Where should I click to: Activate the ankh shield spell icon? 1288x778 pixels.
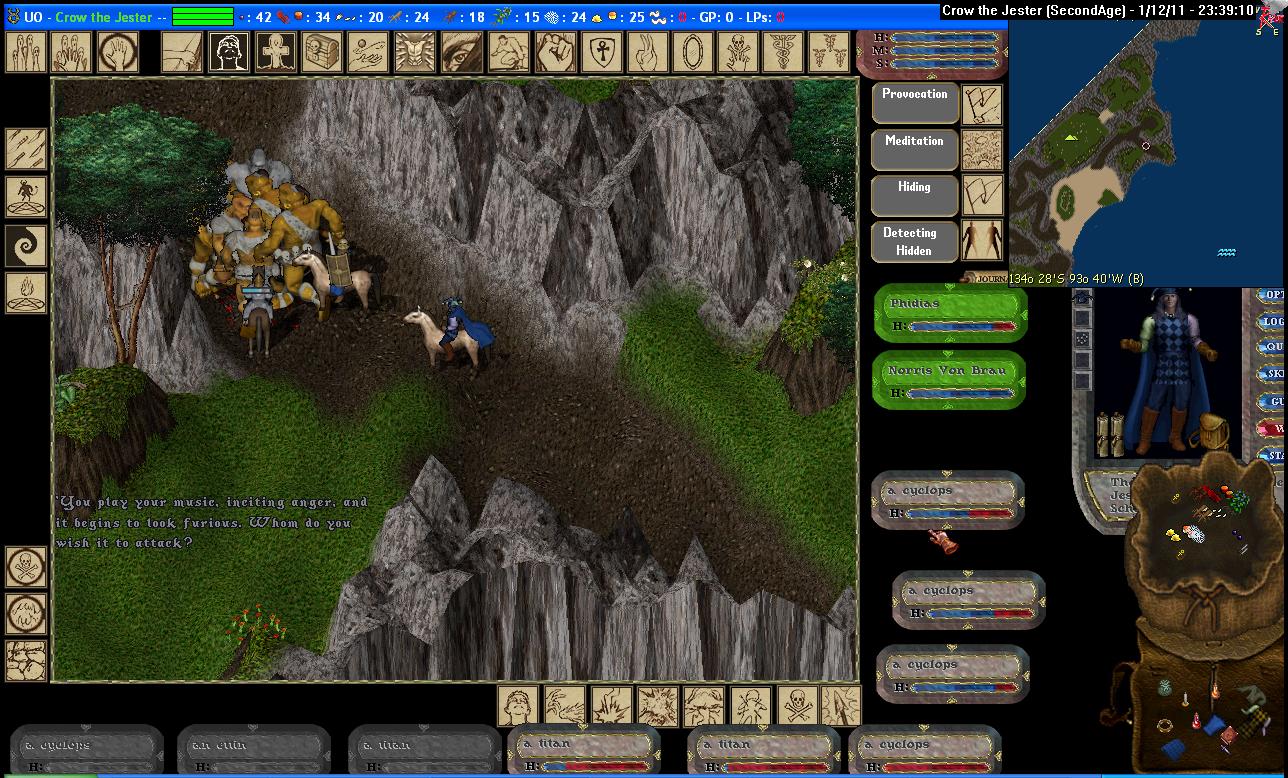coord(598,51)
